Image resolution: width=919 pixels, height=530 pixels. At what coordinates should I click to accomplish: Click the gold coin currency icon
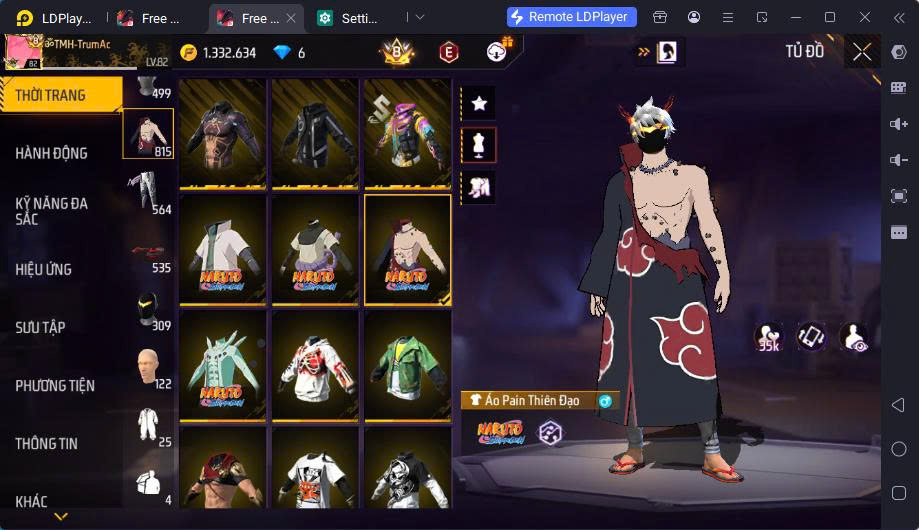point(189,53)
